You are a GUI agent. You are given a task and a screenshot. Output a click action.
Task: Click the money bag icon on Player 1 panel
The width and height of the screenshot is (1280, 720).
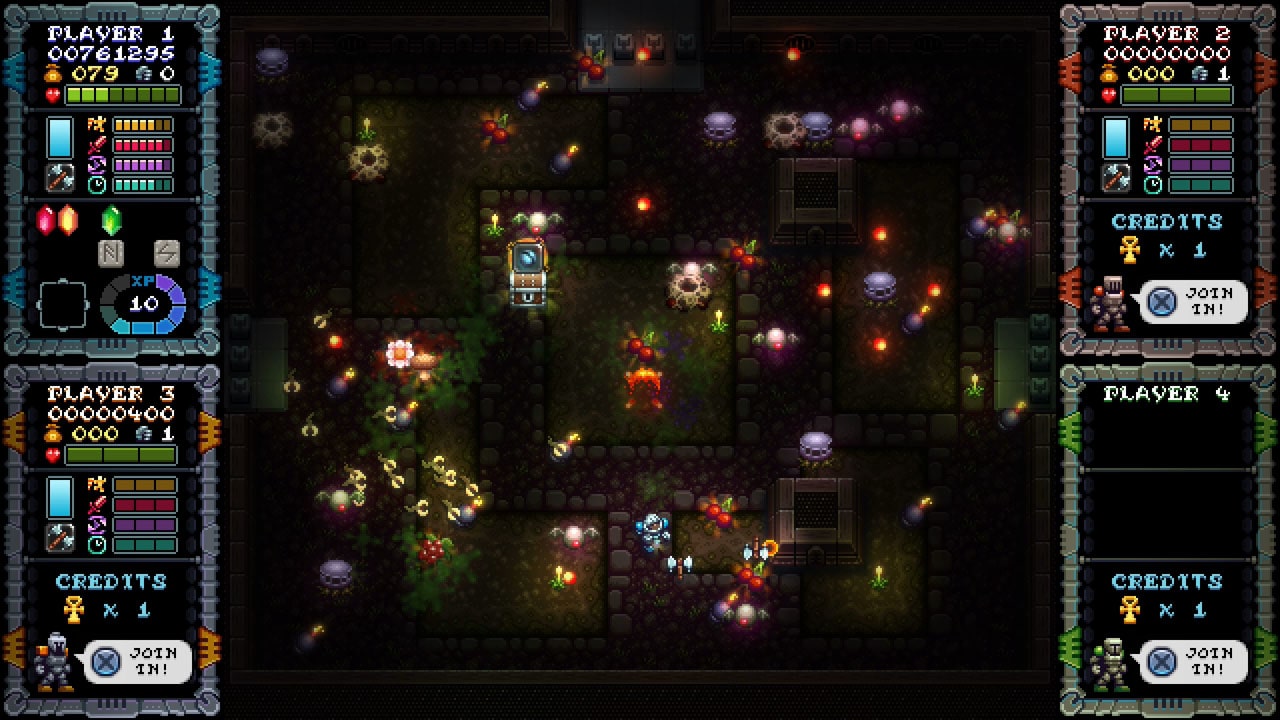pyautogui.click(x=52, y=73)
